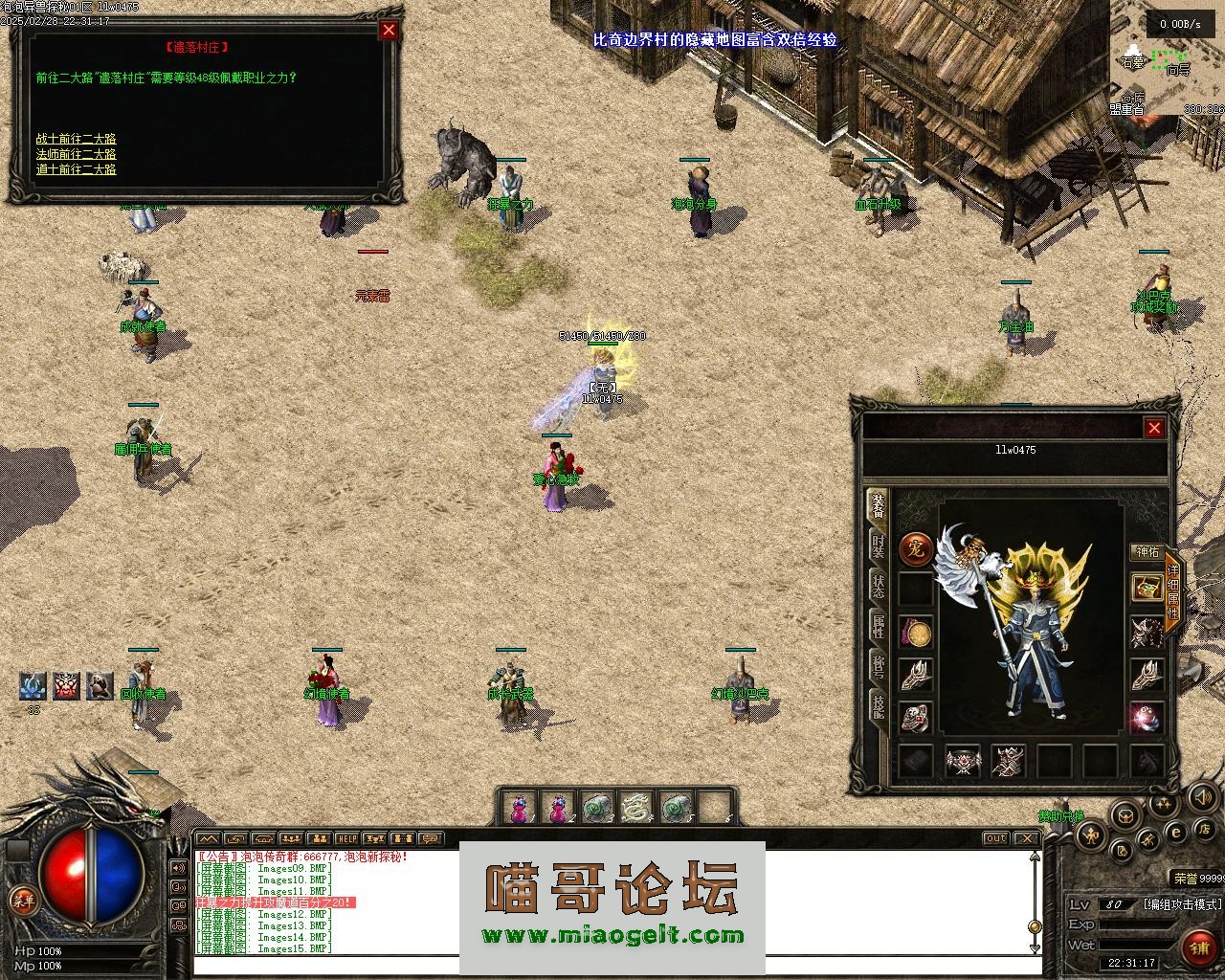Close the character equipment panel
1225x980 pixels.
coord(1154,428)
